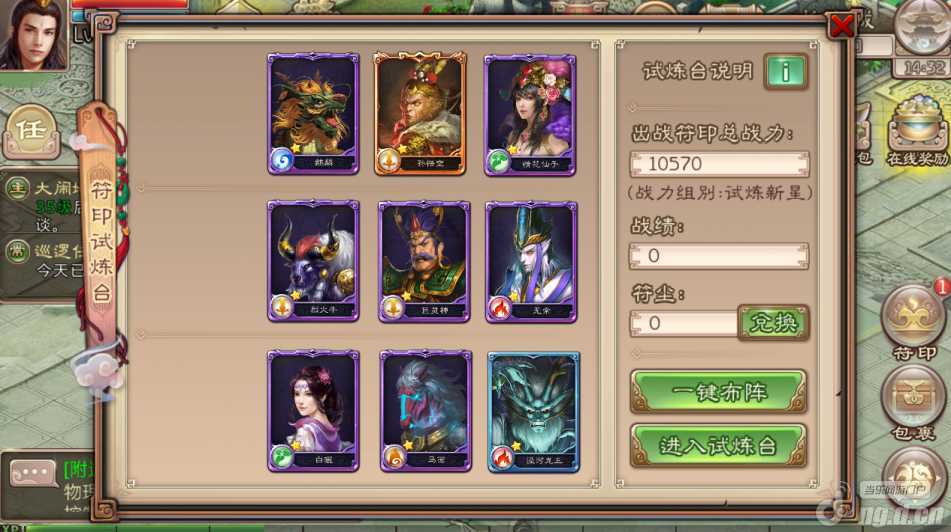Choose the 孙悟空 monkey king card
The width and height of the screenshot is (951, 532).
coord(419,114)
